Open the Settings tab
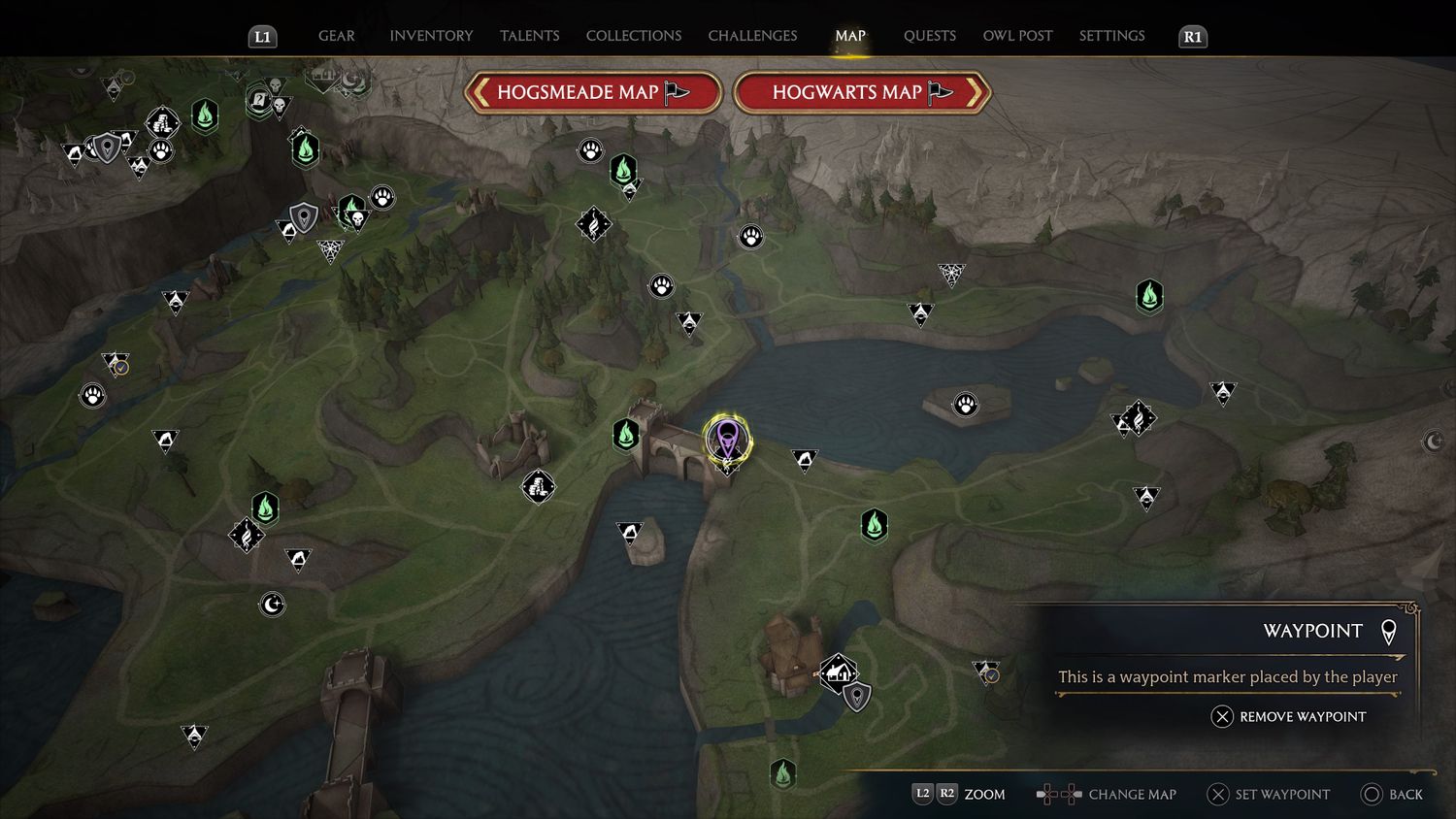The height and width of the screenshot is (819, 1456). tap(1111, 36)
